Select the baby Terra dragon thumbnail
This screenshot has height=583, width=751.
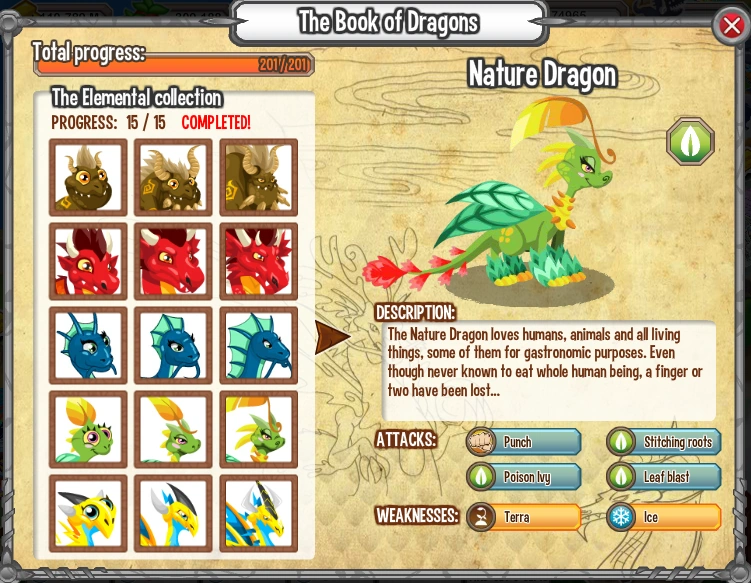tap(88, 177)
